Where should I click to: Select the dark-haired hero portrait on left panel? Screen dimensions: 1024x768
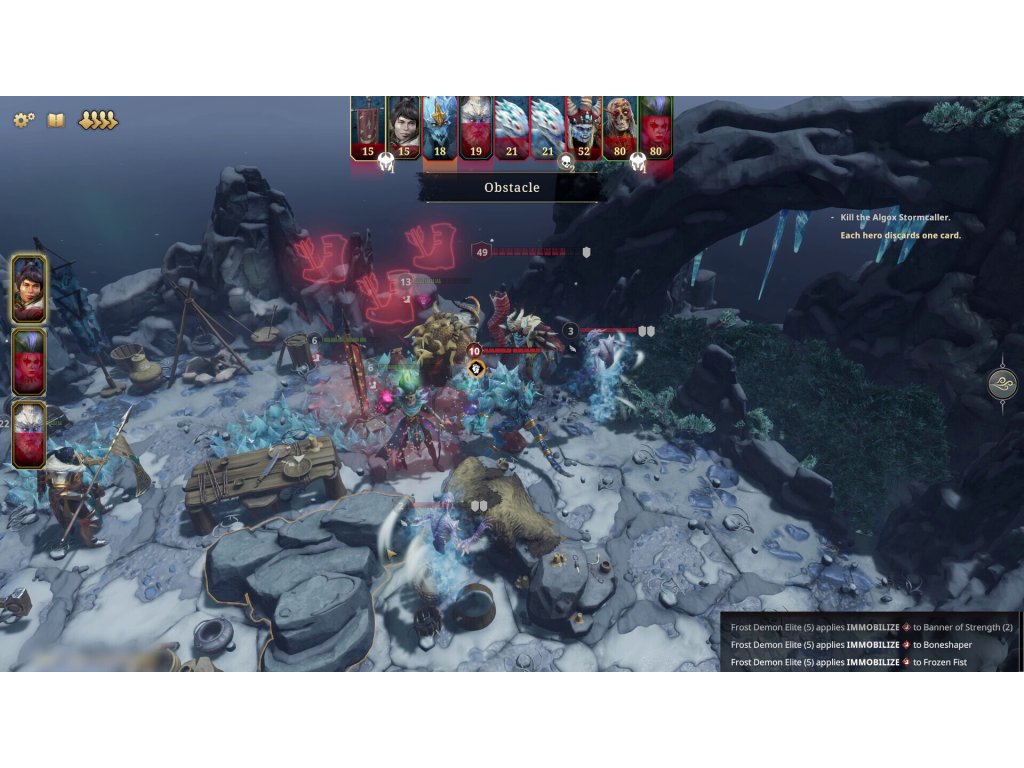coord(29,289)
